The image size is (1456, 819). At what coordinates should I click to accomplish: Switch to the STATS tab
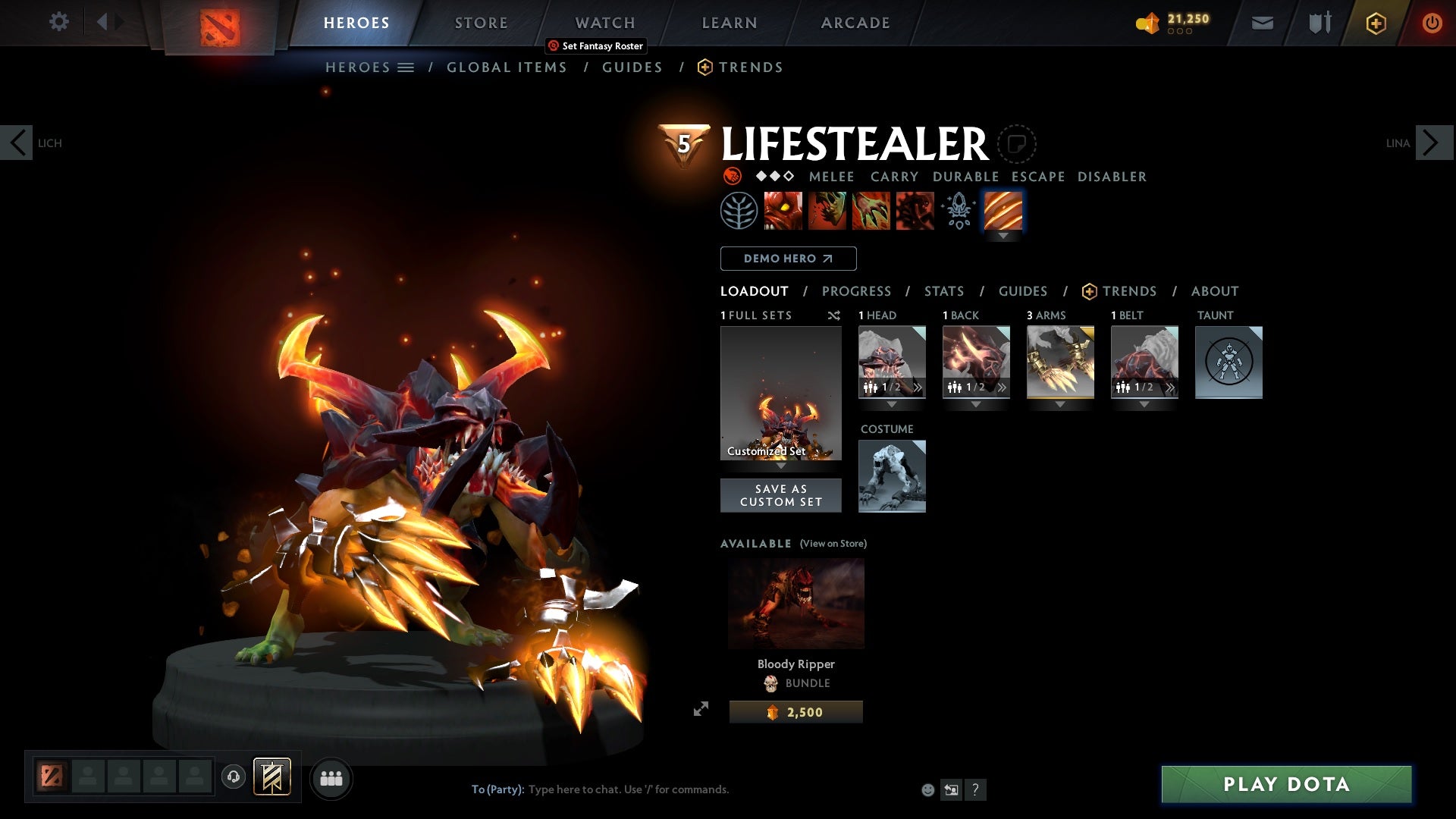click(943, 291)
